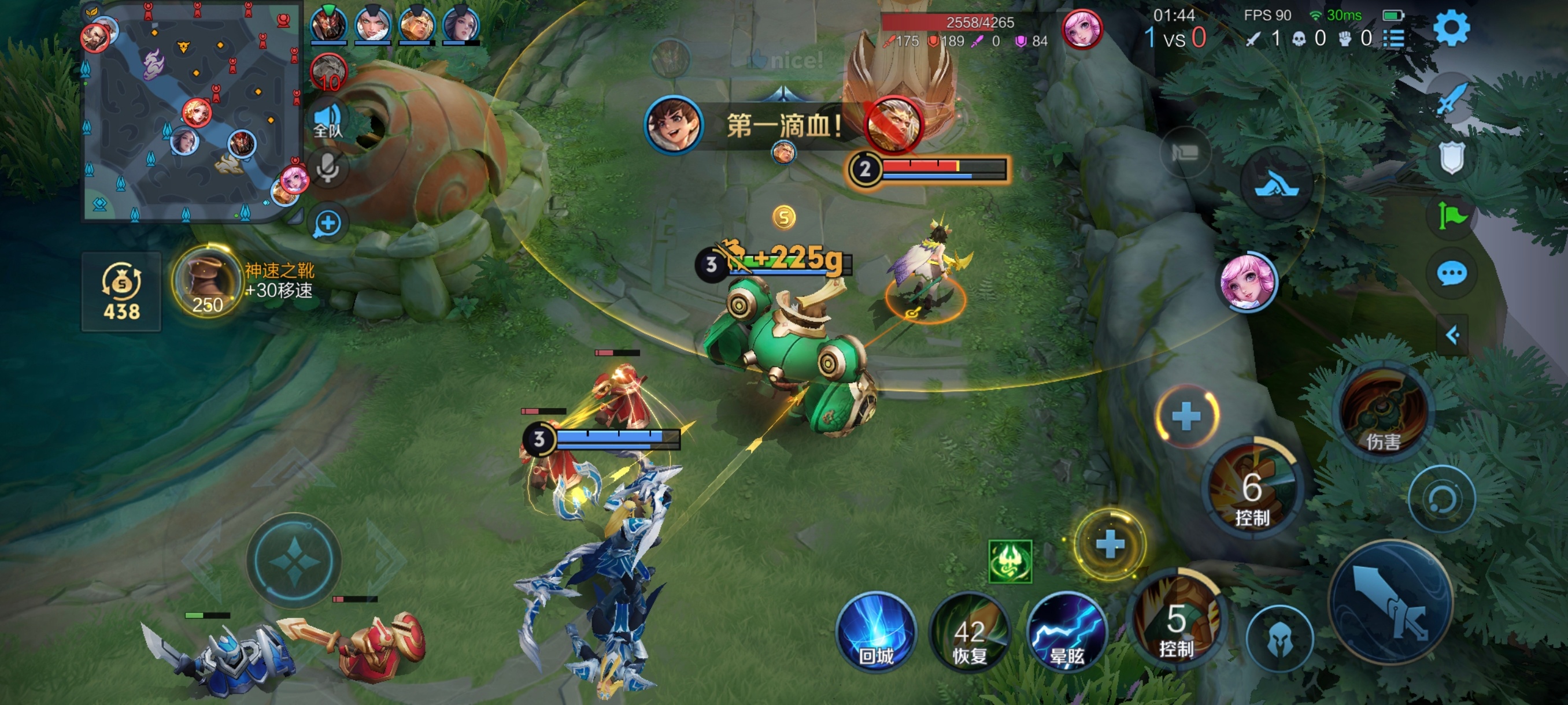Screen dimensions: 1568x705
Task: Cast the 晕眩 stun summoner spell
Action: (x=1066, y=631)
